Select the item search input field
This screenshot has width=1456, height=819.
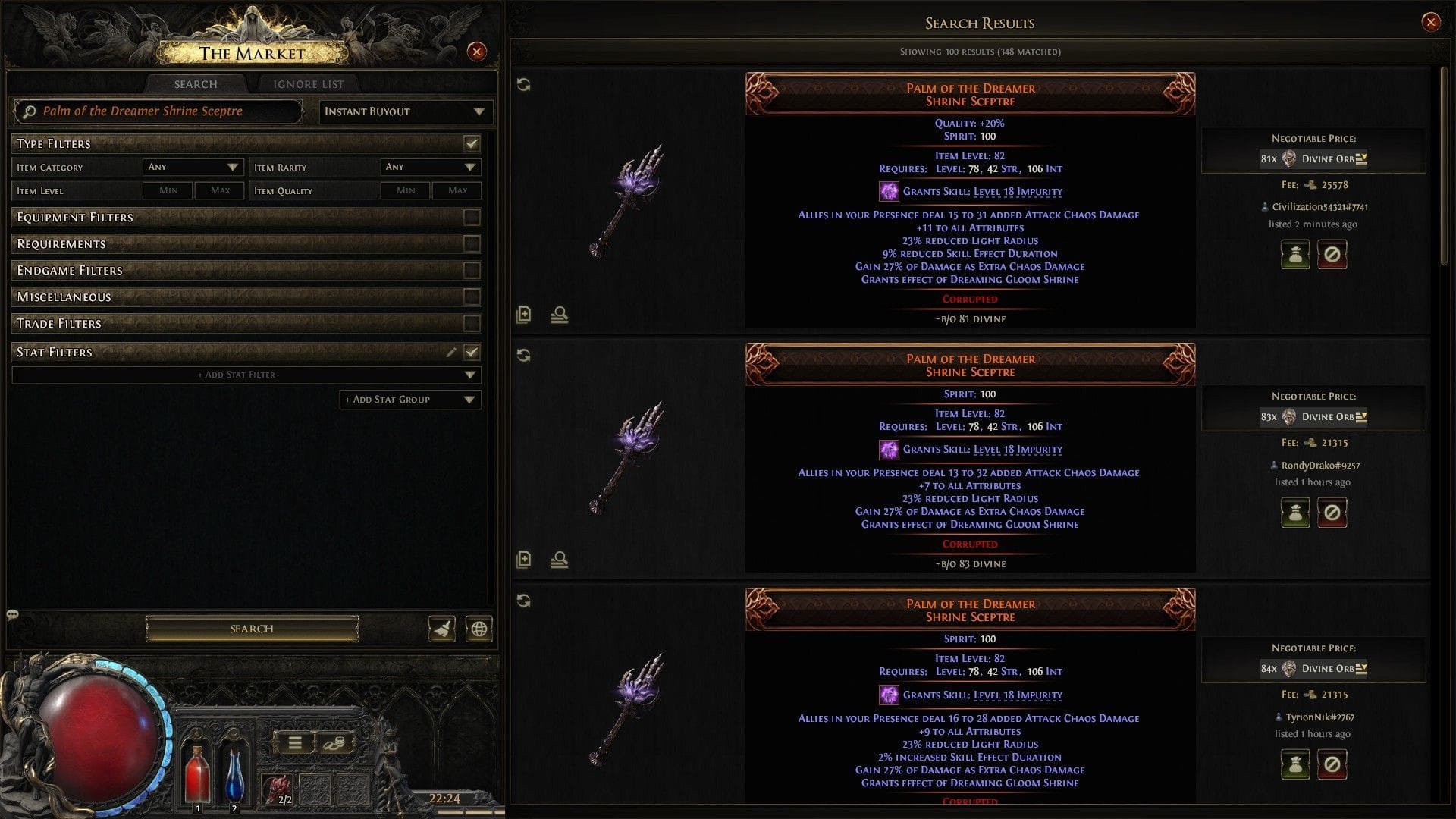pyautogui.click(x=159, y=111)
